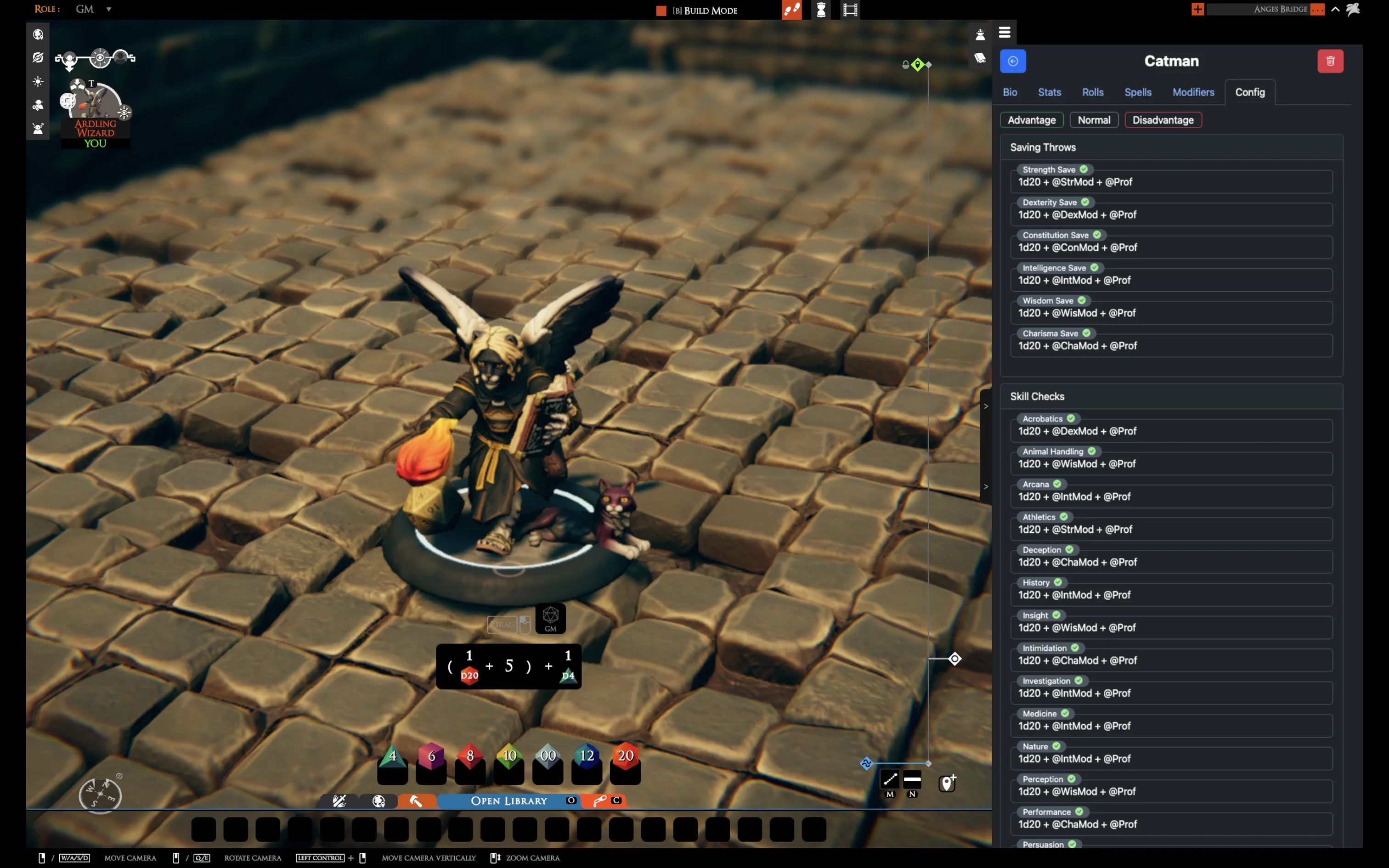
Task: Set roll mode to Normal
Action: (1093, 120)
